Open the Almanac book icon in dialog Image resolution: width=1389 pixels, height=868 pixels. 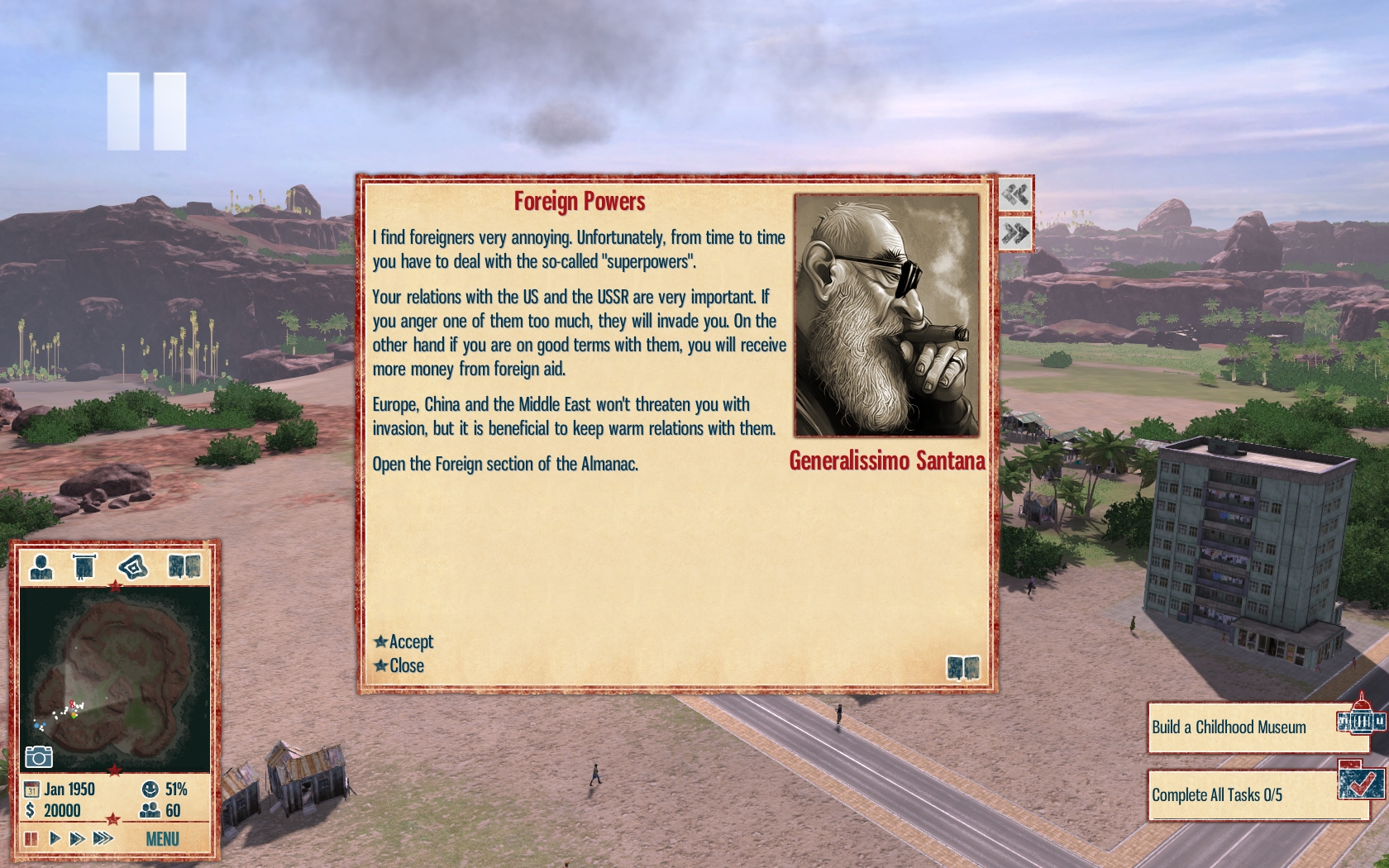point(962,667)
